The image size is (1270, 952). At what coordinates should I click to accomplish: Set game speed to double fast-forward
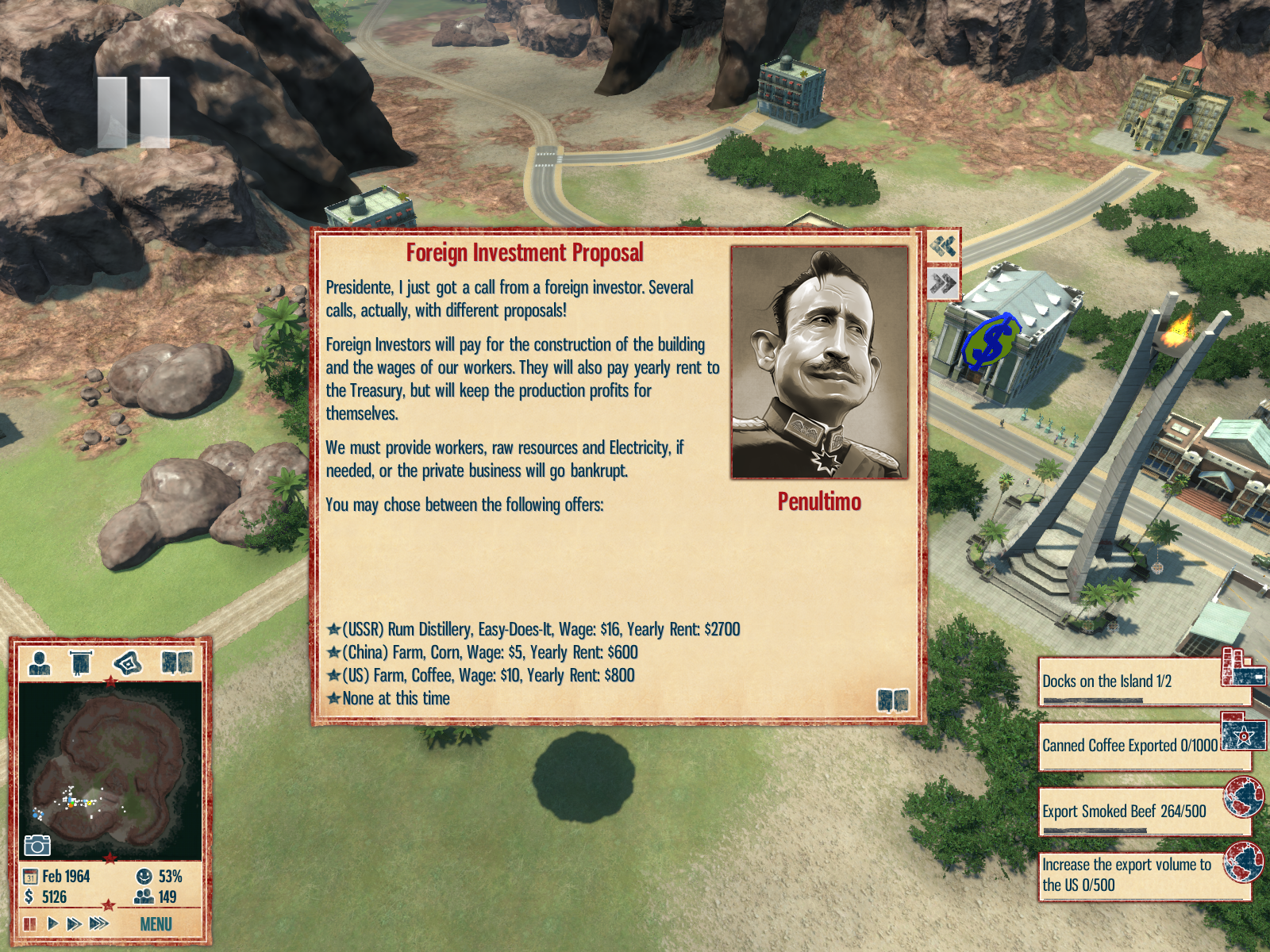(74, 924)
